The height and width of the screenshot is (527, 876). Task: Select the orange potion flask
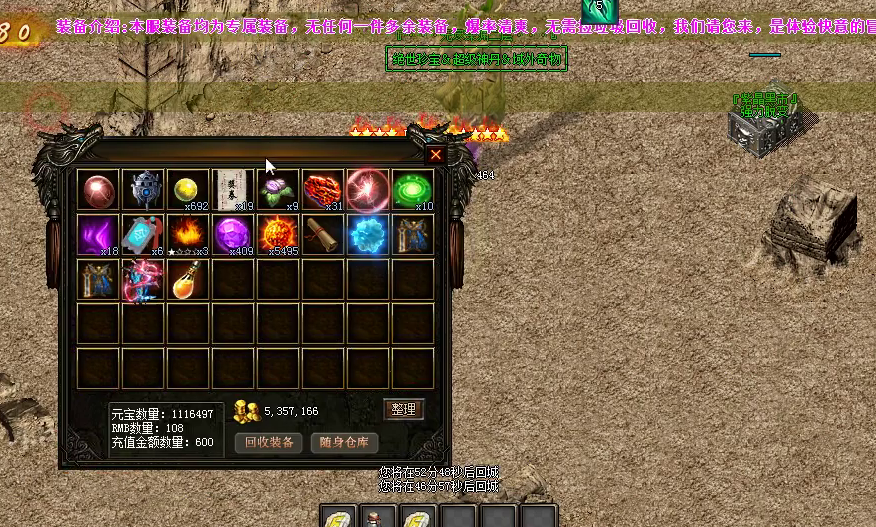[x=188, y=279]
